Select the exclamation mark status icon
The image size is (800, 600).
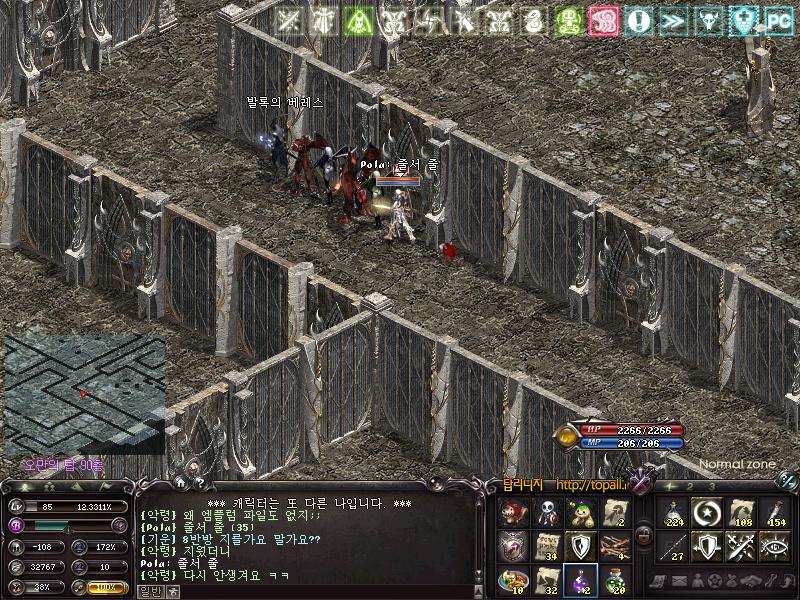click(637, 21)
